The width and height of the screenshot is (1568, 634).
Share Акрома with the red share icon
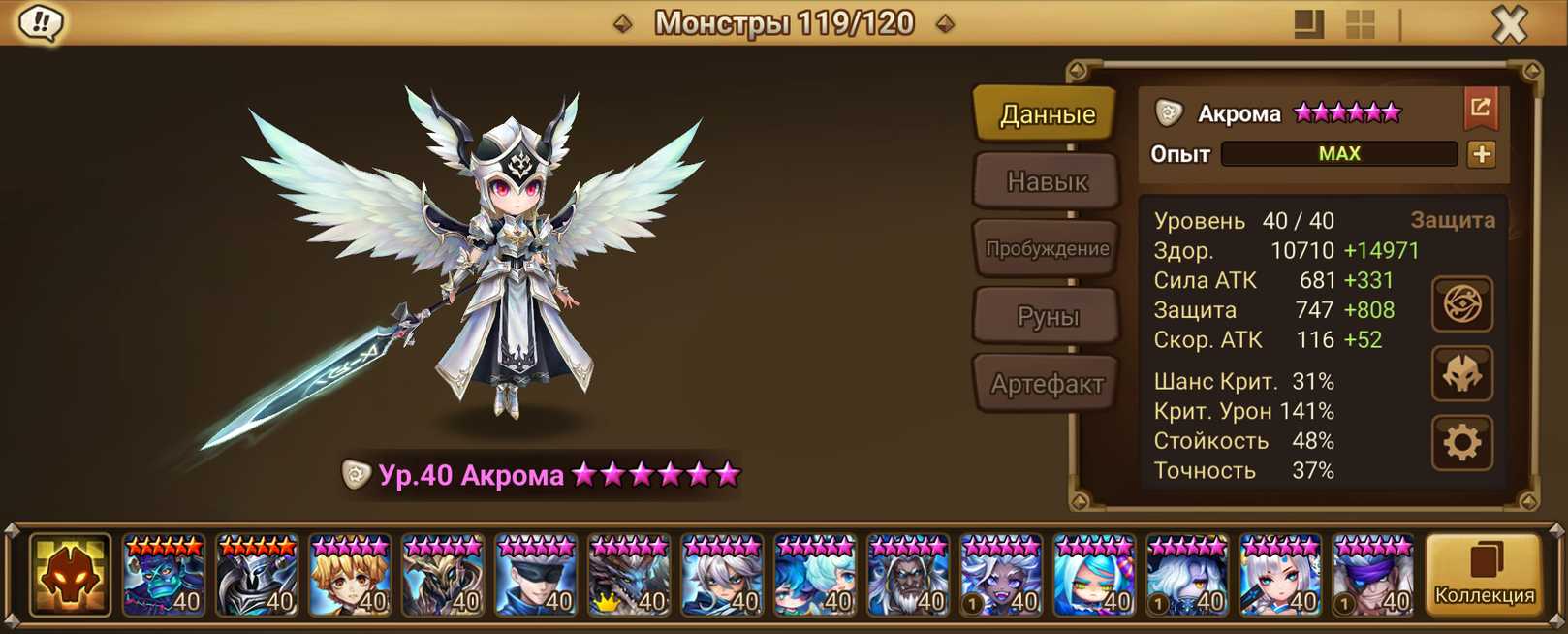[1480, 109]
